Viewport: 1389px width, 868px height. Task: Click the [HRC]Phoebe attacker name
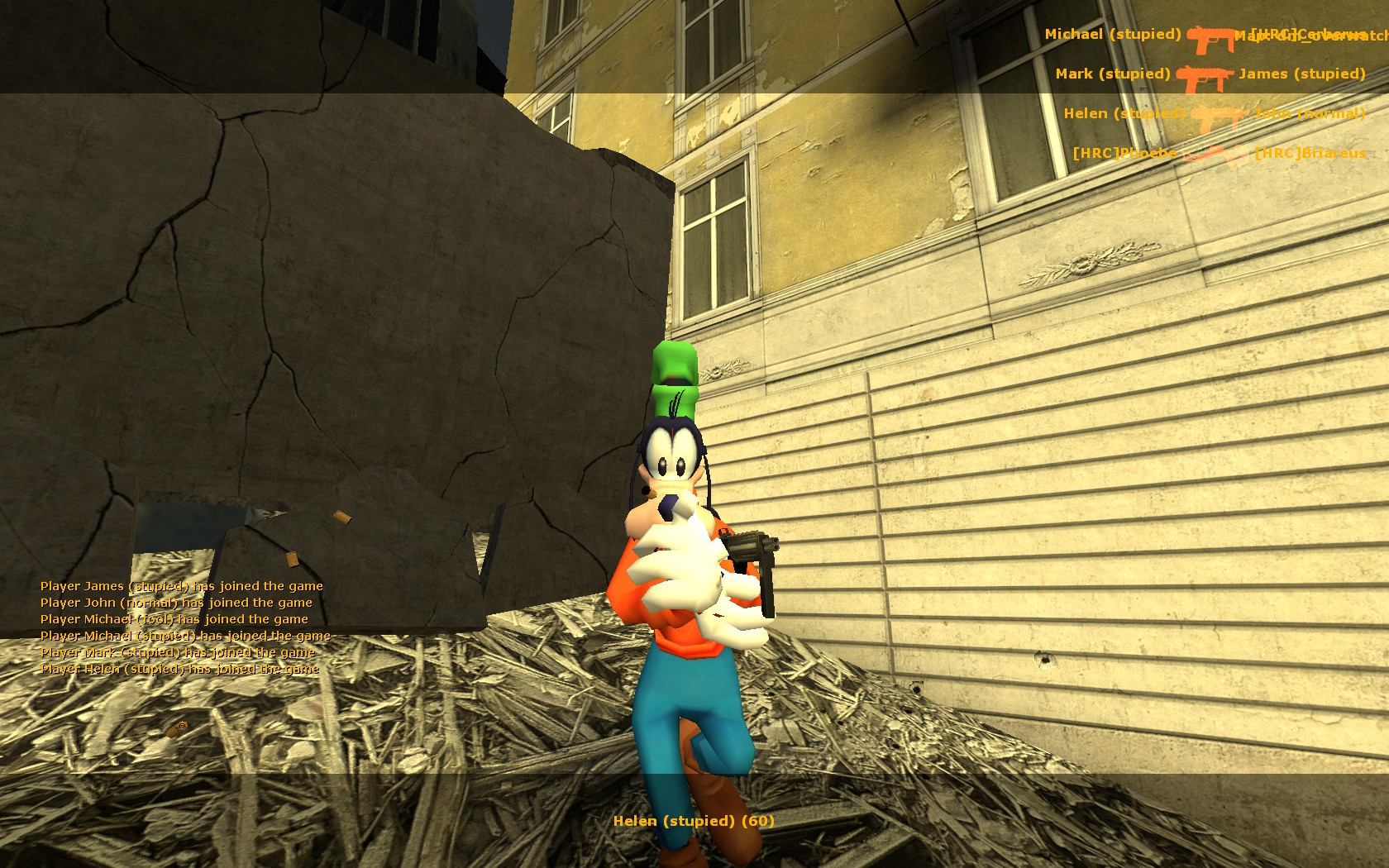tap(1124, 153)
